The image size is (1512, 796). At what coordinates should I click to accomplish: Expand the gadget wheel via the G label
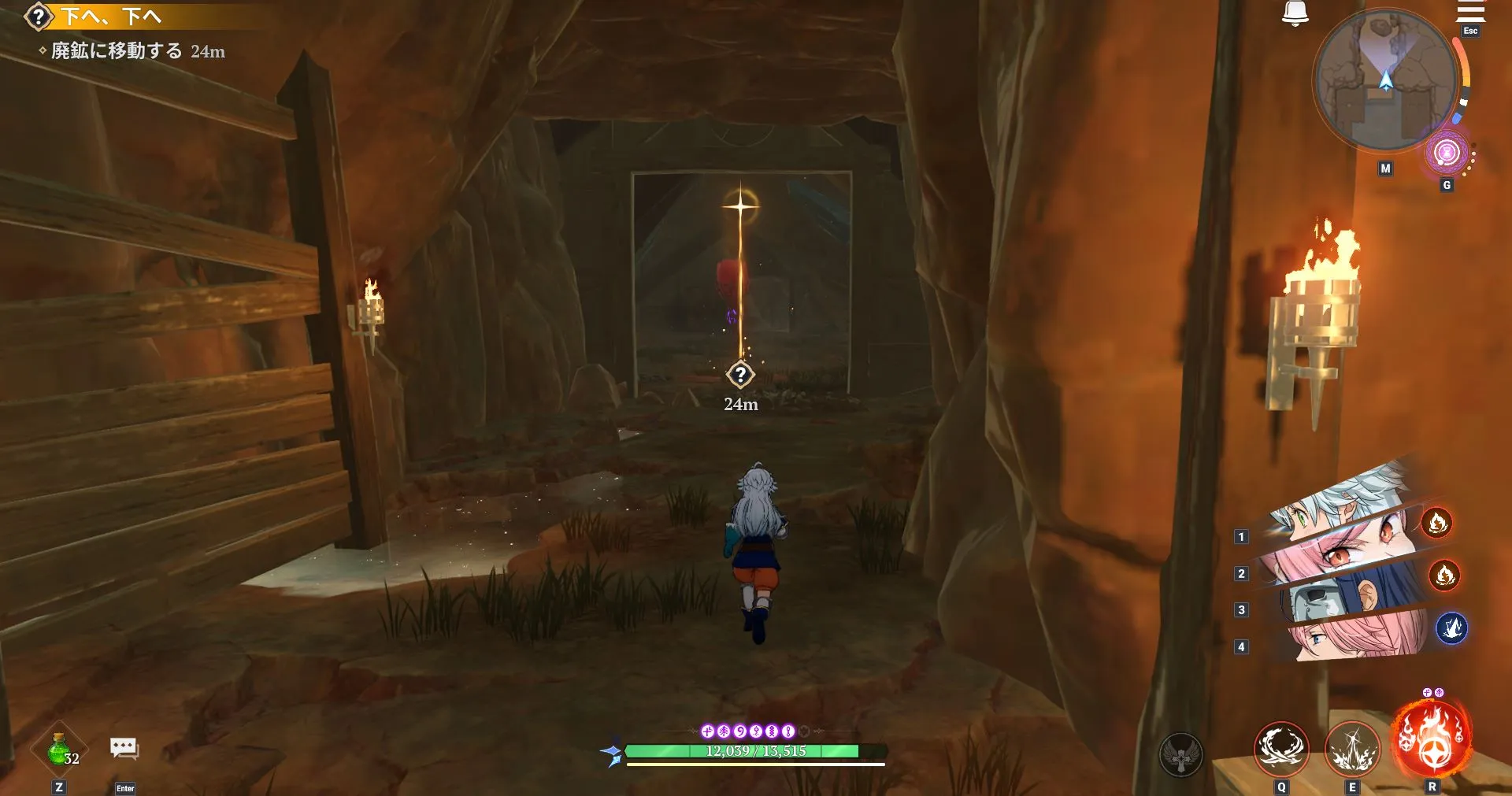coord(1447,184)
